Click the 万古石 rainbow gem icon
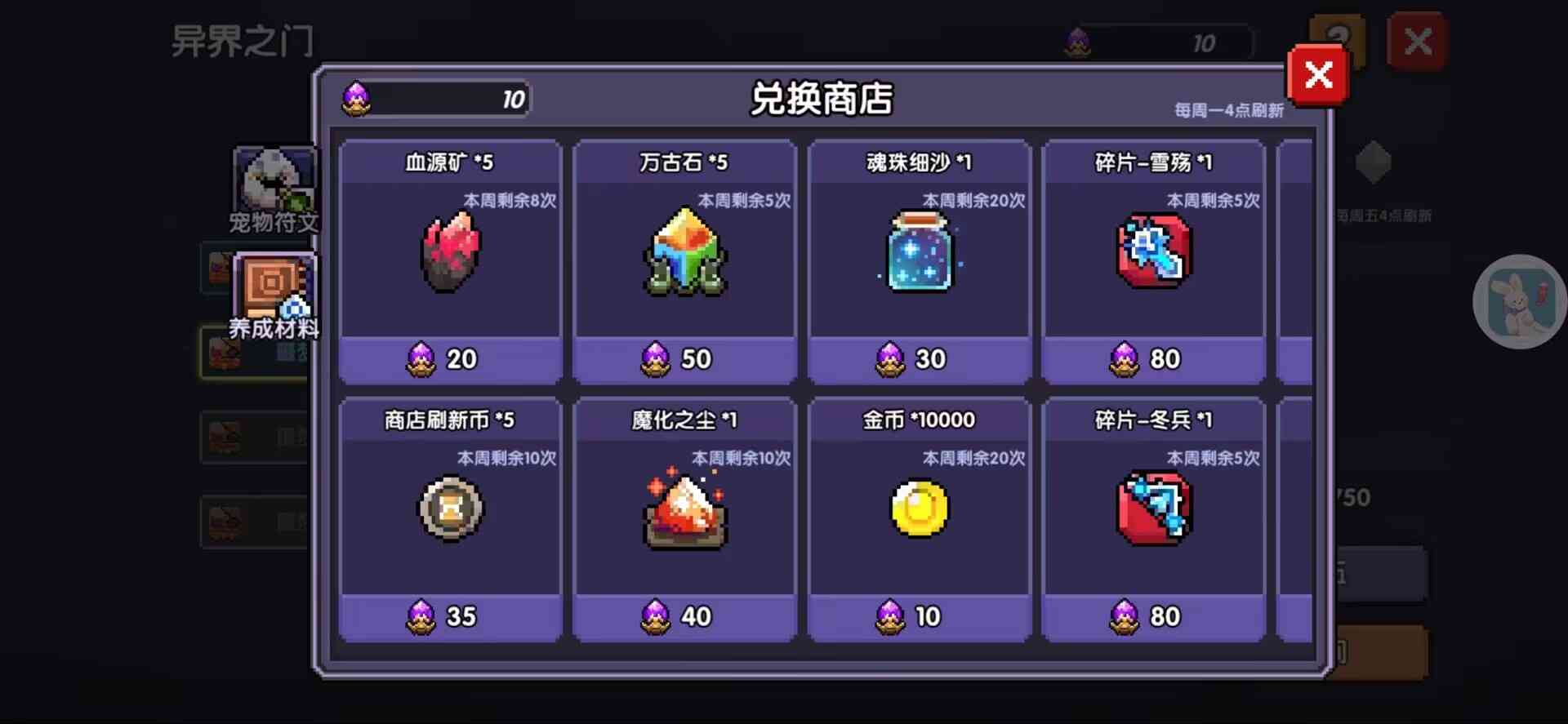 point(684,253)
